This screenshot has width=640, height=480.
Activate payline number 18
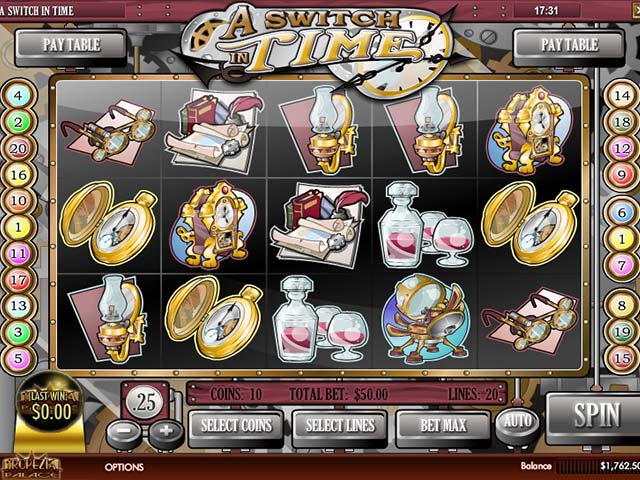click(x=621, y=122)
